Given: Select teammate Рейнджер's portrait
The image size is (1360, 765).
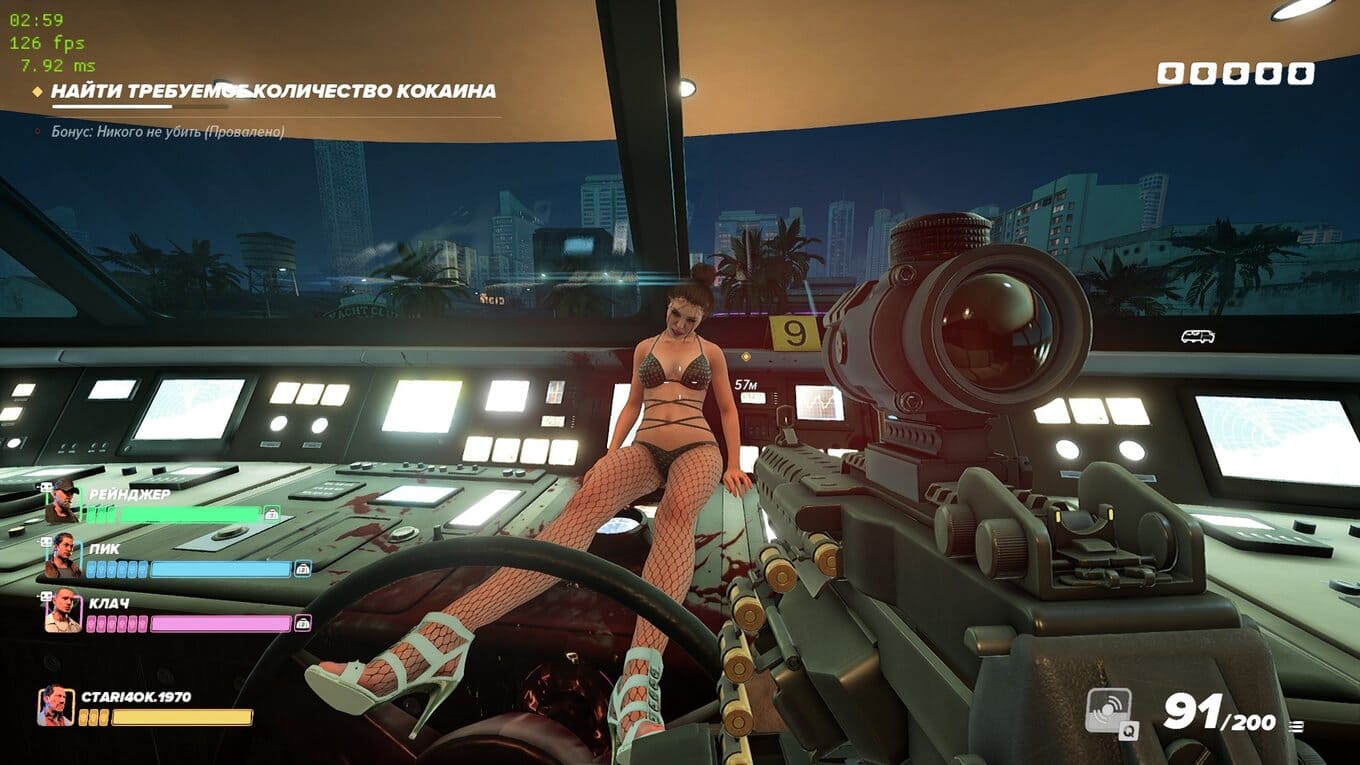Looking at the screenshot, I should click(62, 503).
